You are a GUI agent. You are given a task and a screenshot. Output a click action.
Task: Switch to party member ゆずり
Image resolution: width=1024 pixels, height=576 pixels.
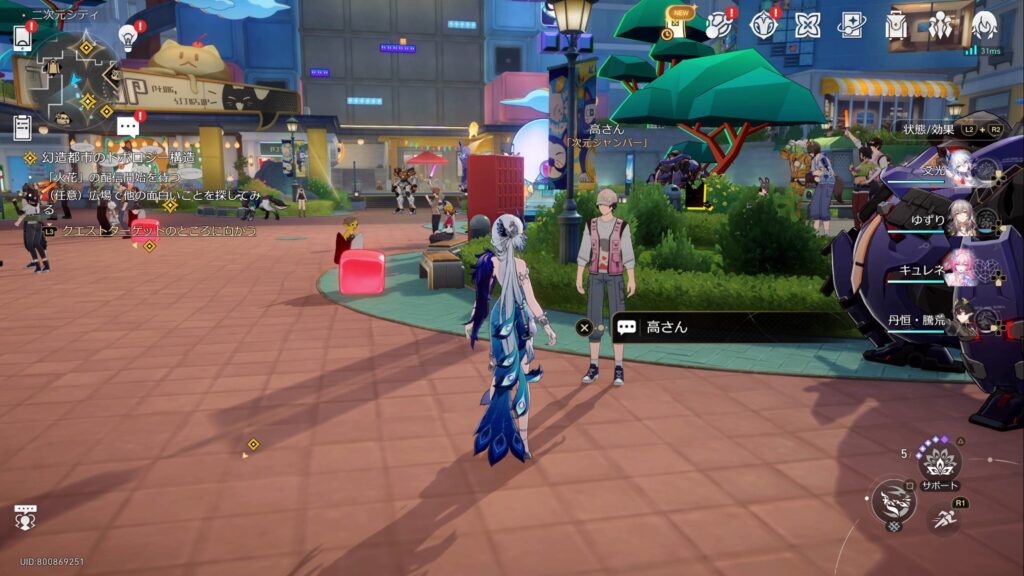pos(961,221)
